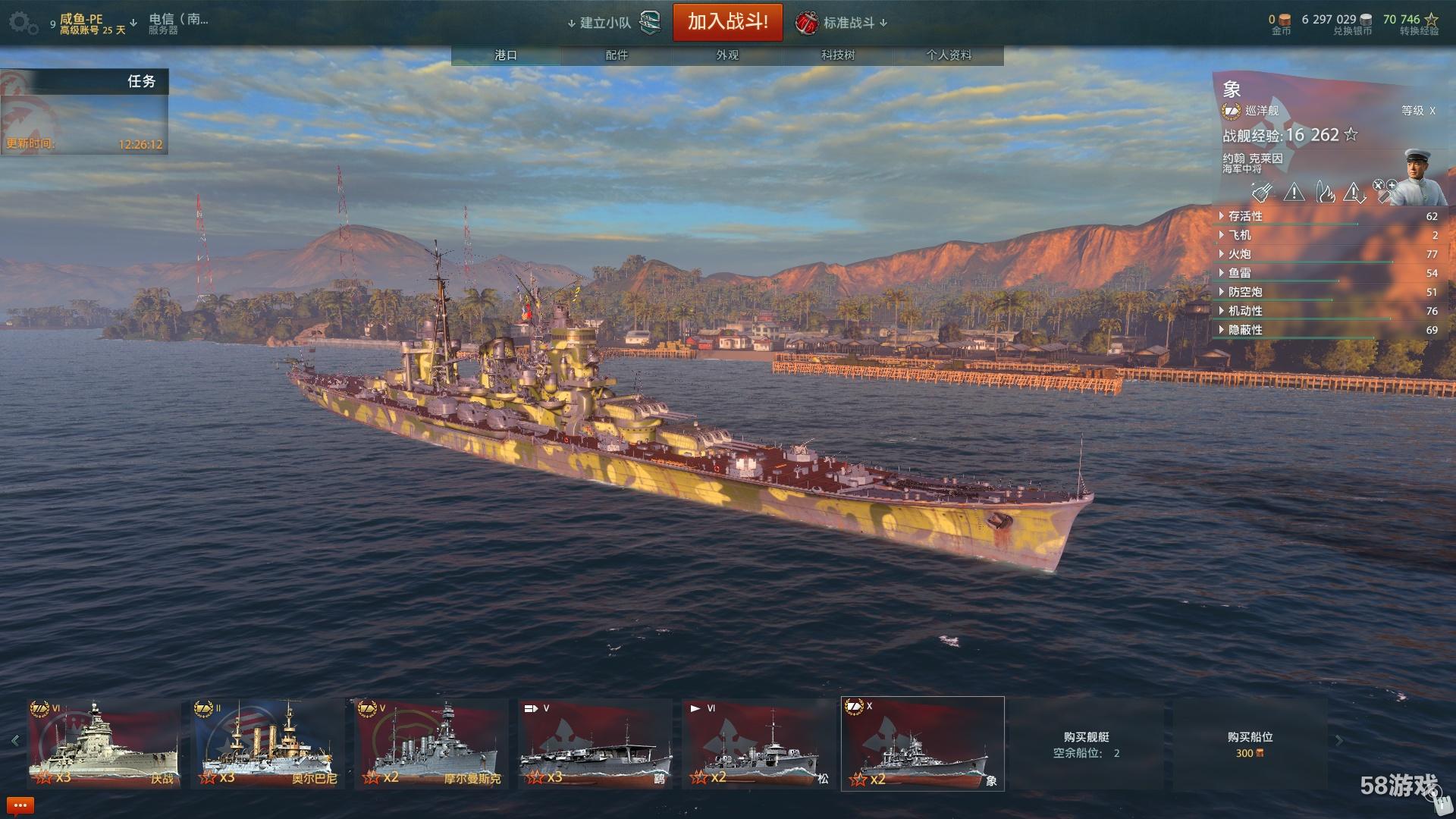Switch to the 外观 tab
Viewport: 1456px width, 819px height.
click(727, 55)
